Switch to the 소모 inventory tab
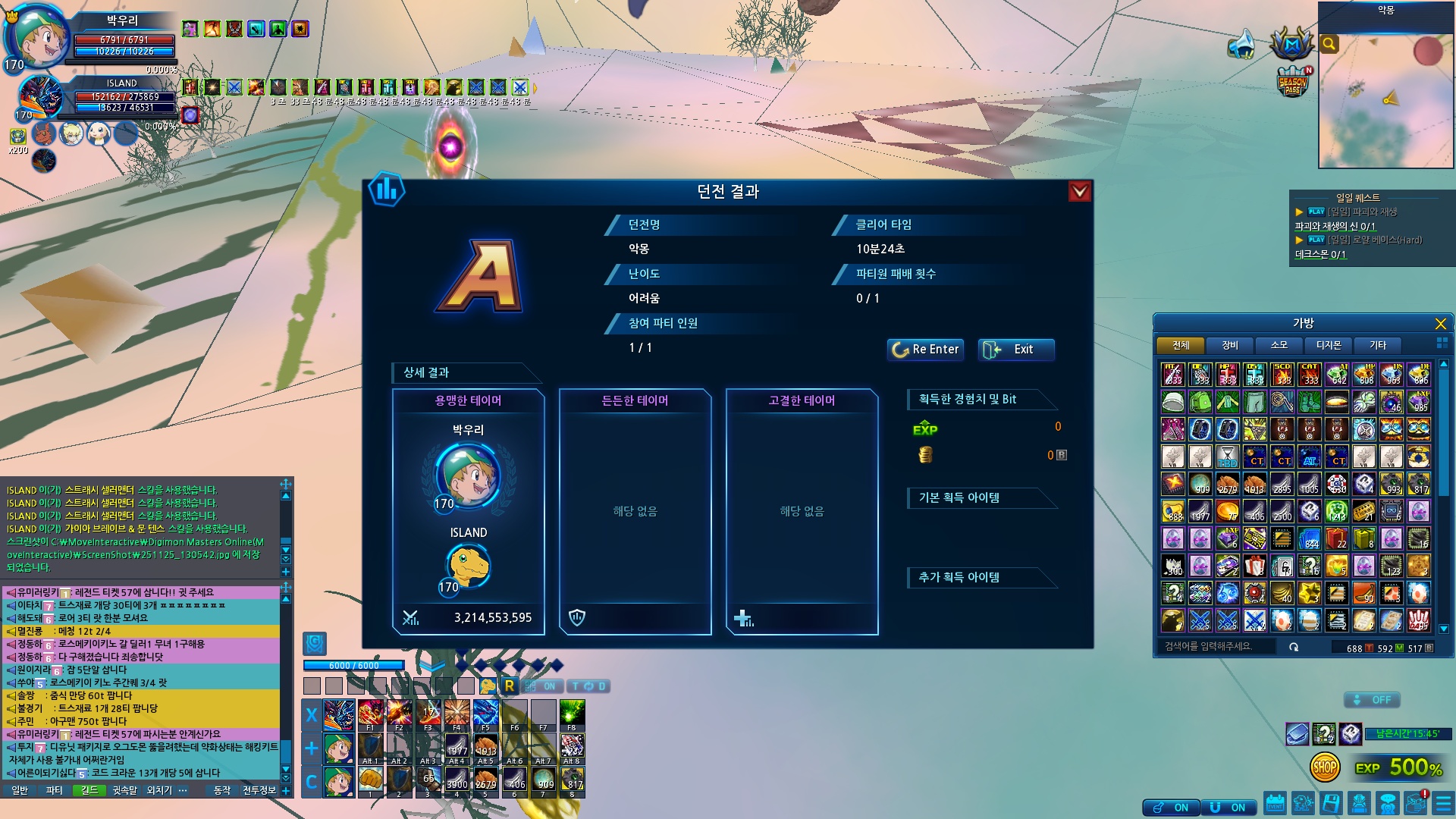 point(1279,346)
